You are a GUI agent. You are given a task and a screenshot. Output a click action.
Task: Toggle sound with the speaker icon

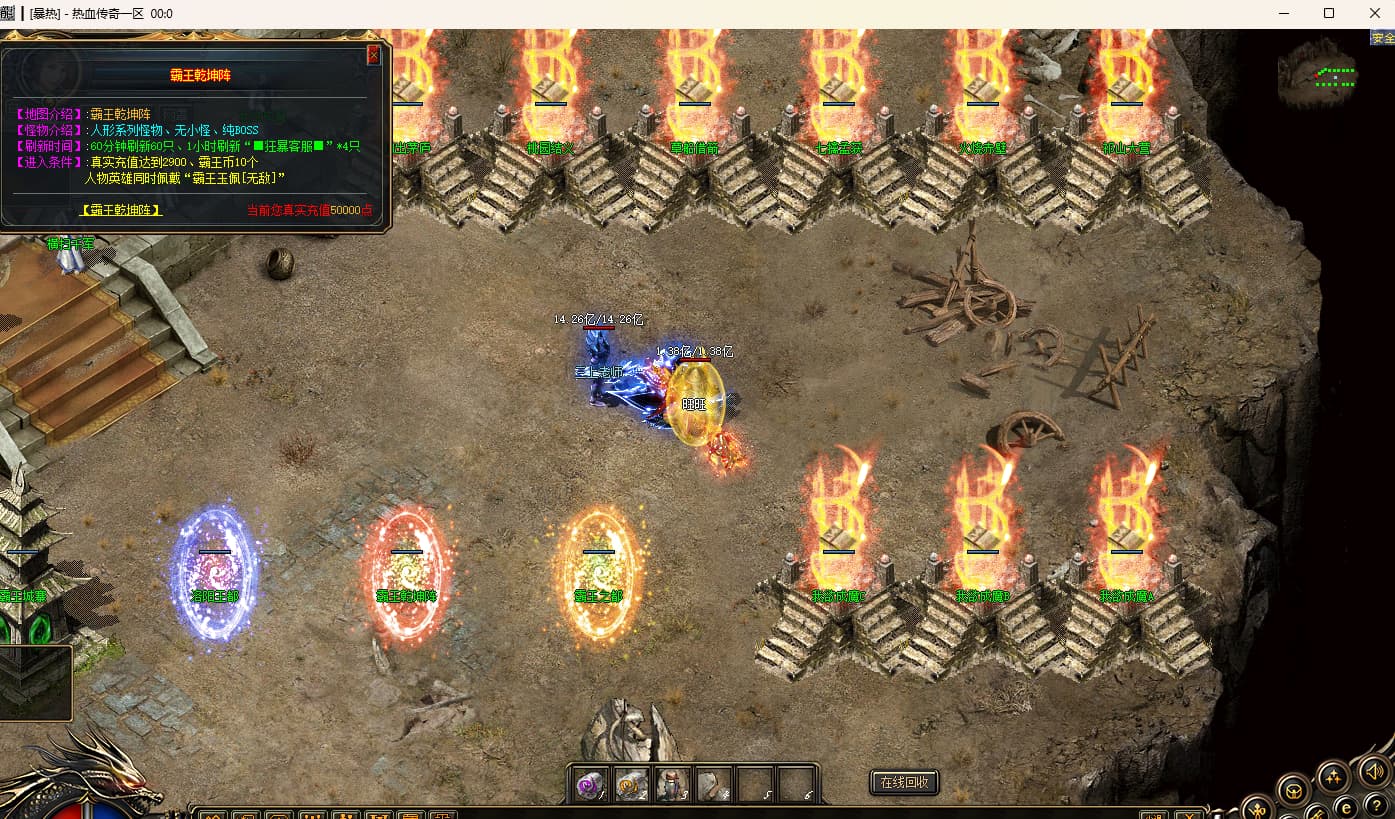pos(1373,771)
